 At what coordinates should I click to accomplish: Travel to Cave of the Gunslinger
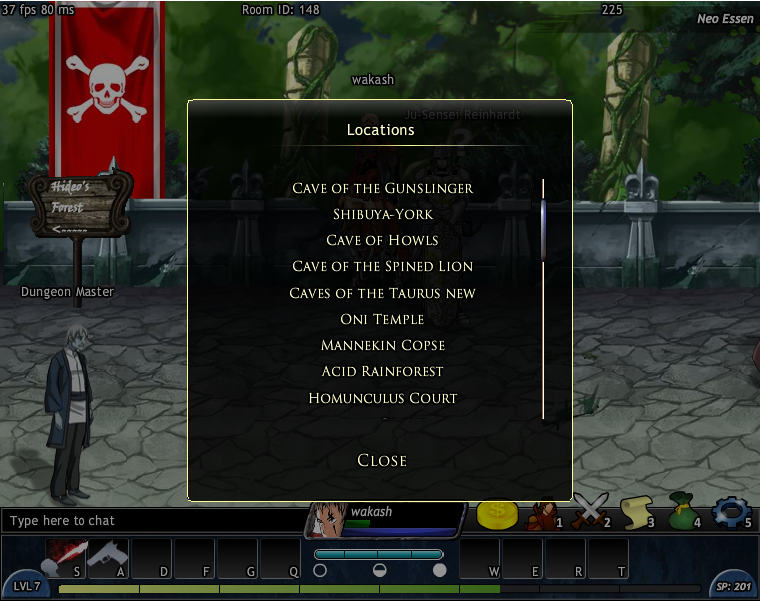tap(382, 188)
